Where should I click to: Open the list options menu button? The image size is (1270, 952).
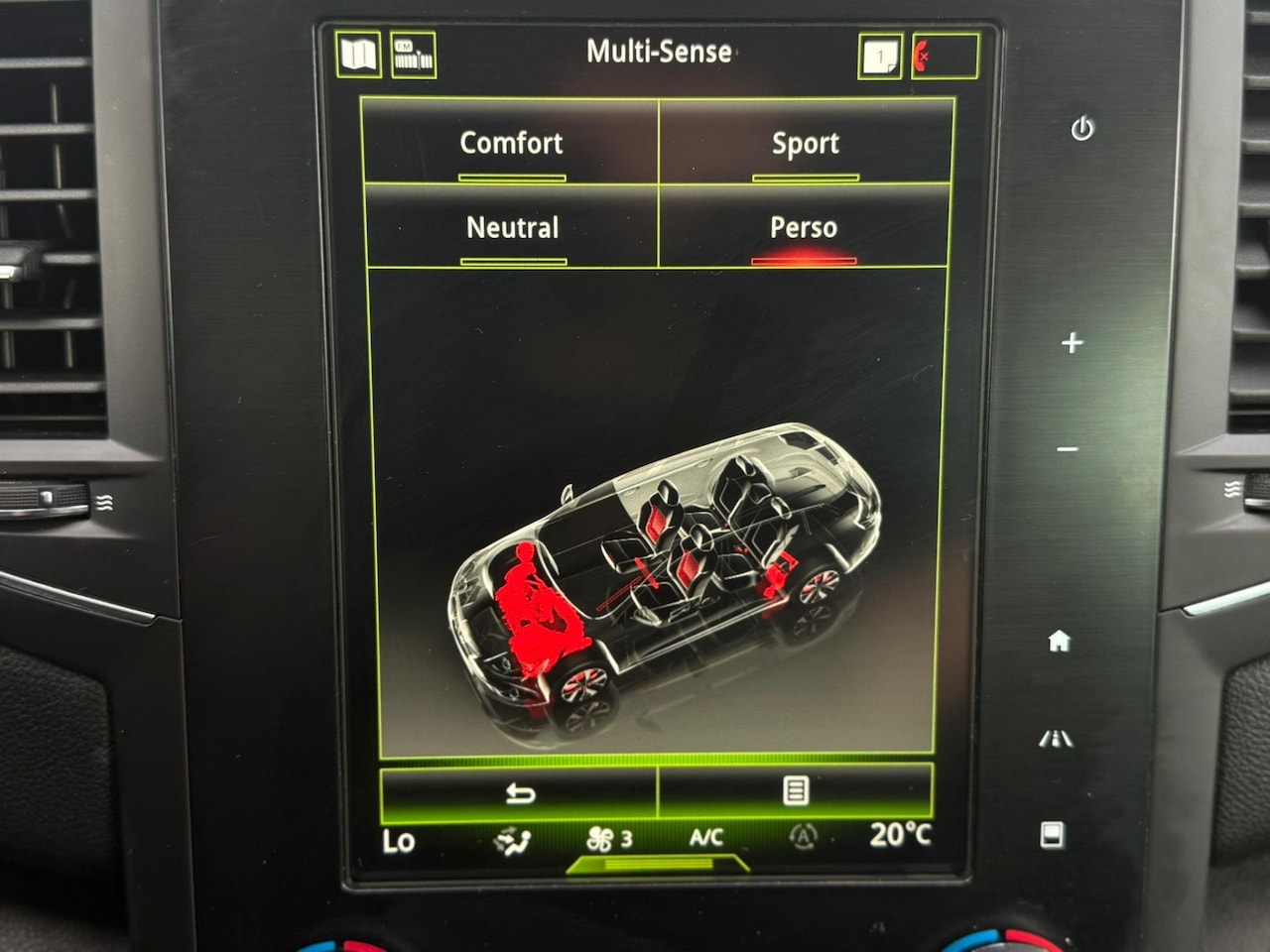796,790
